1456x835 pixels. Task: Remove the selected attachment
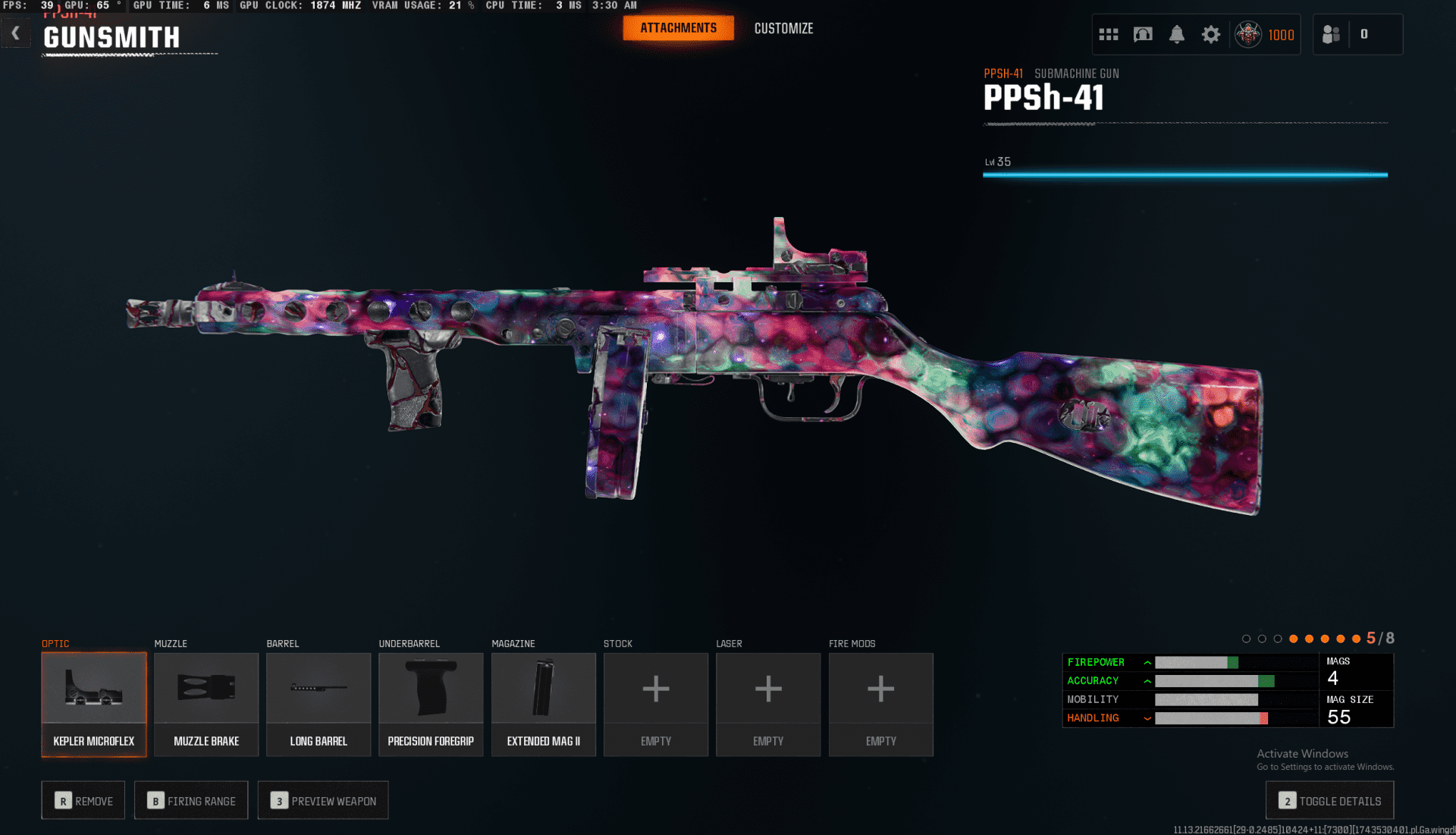pyautogui.click(x=83, y=801)
